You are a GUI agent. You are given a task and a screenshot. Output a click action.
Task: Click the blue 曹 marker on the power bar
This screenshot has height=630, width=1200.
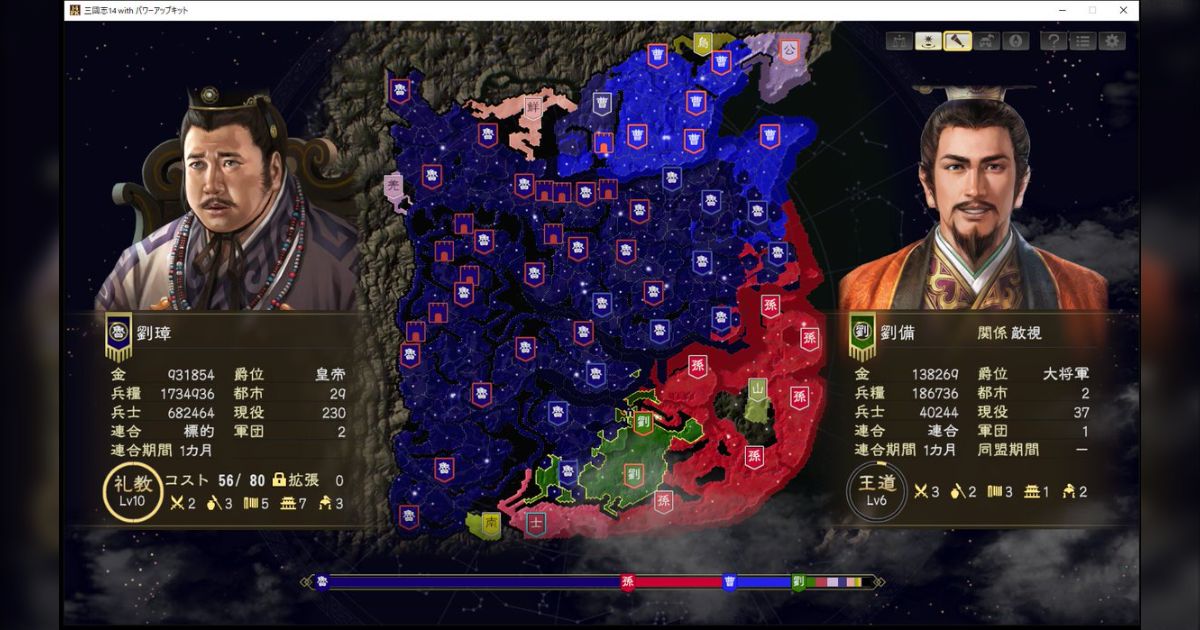click(x=729, y=582)
